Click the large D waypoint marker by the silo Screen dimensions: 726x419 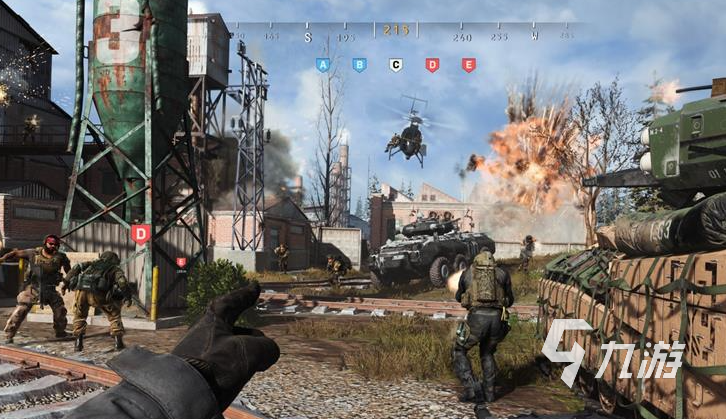(140, 234)
